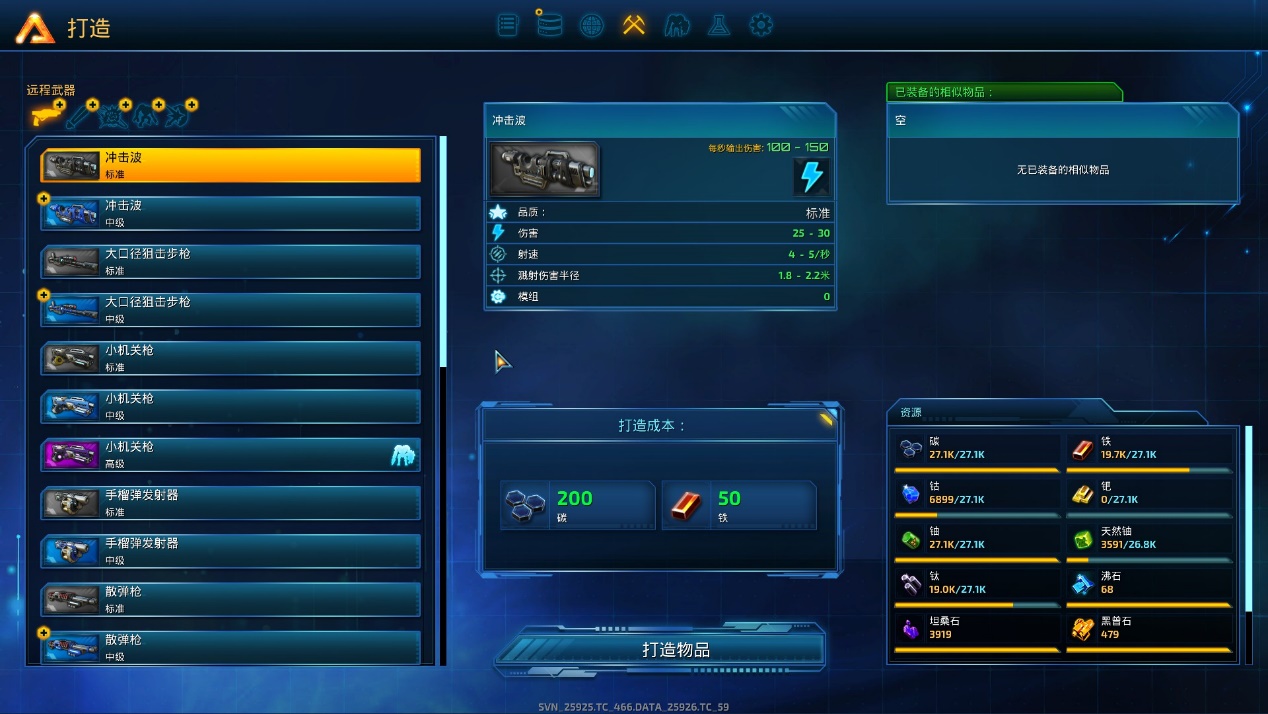1268x714 pixels.
Task: Pick the 高级 小机关枪 recipe
Action: point(231,455)
